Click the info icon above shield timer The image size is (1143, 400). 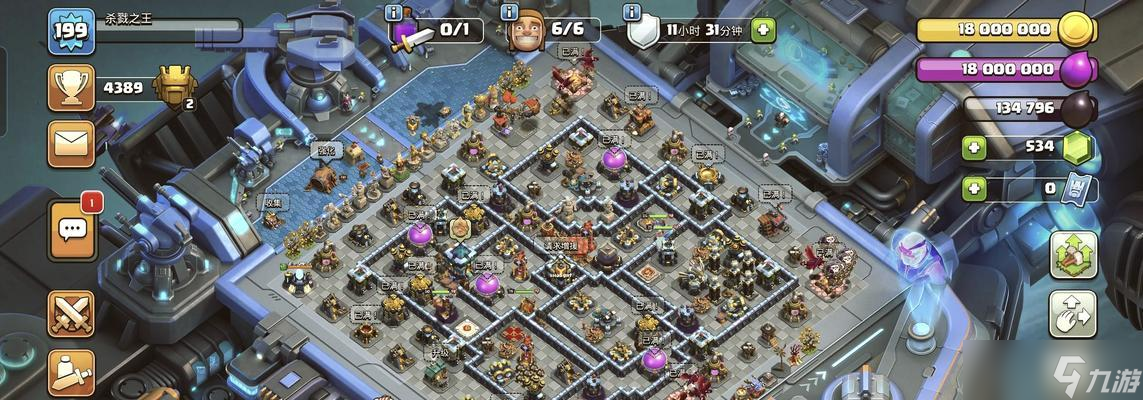[x=632, y=12]
